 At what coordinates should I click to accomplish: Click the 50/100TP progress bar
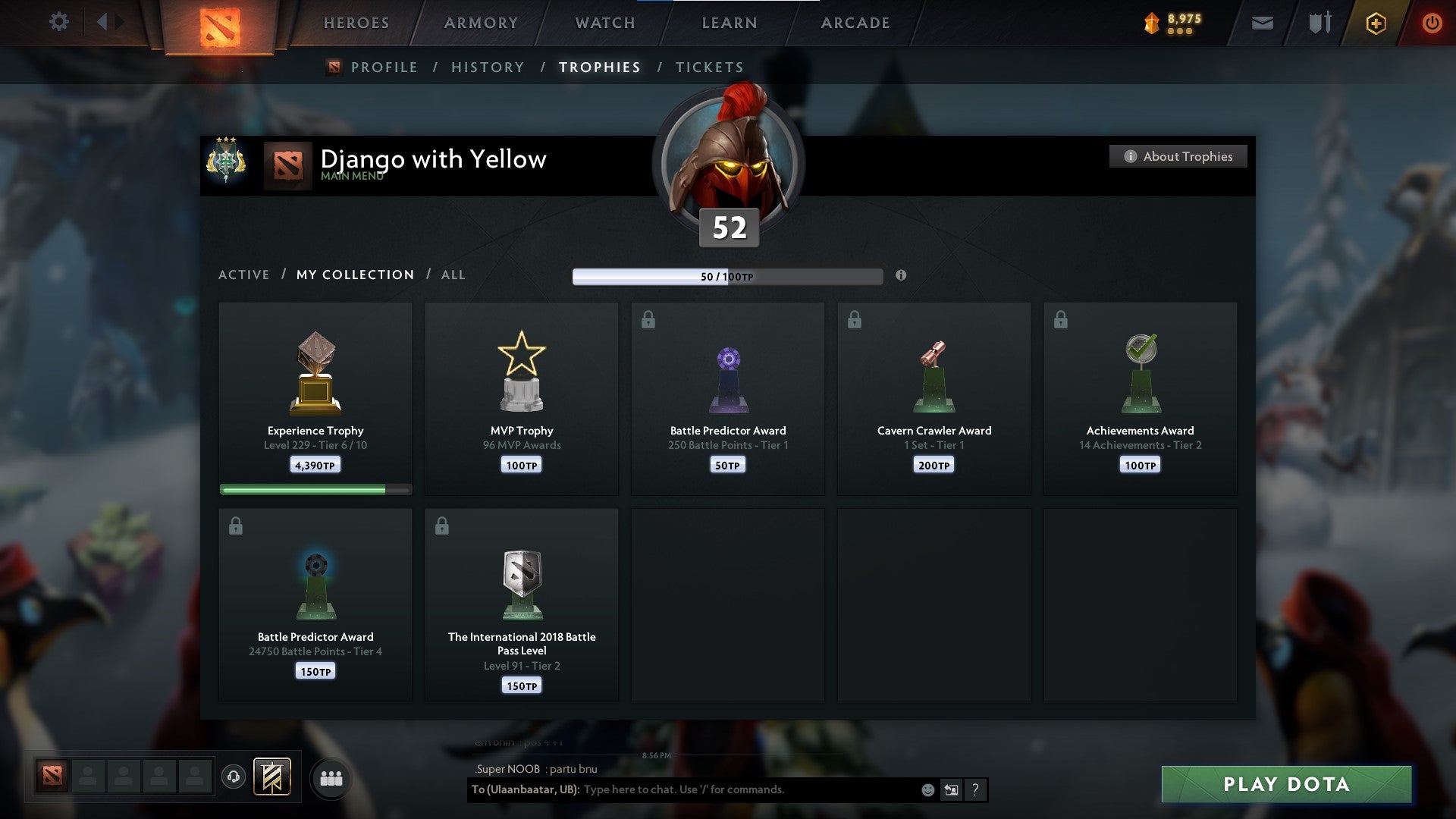726,277
